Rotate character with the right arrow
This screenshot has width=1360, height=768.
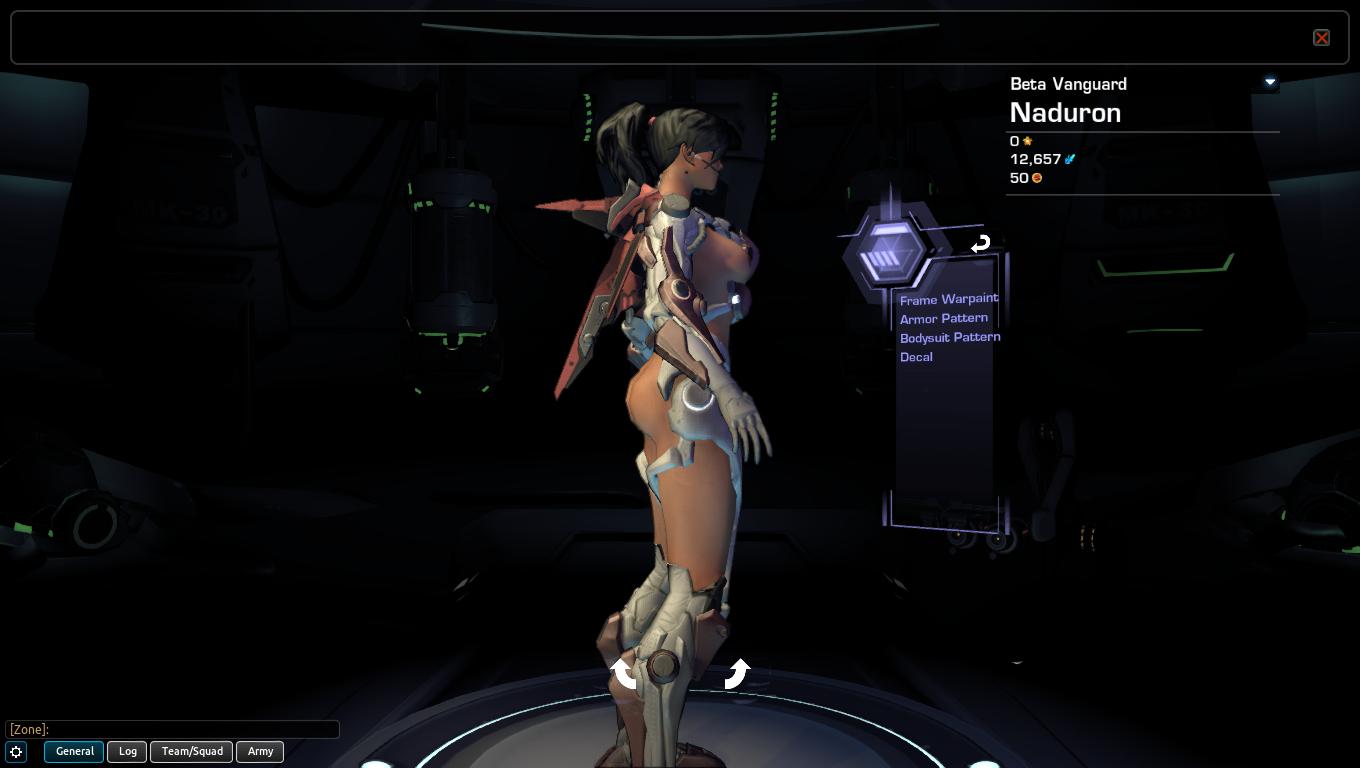[737, 673]
